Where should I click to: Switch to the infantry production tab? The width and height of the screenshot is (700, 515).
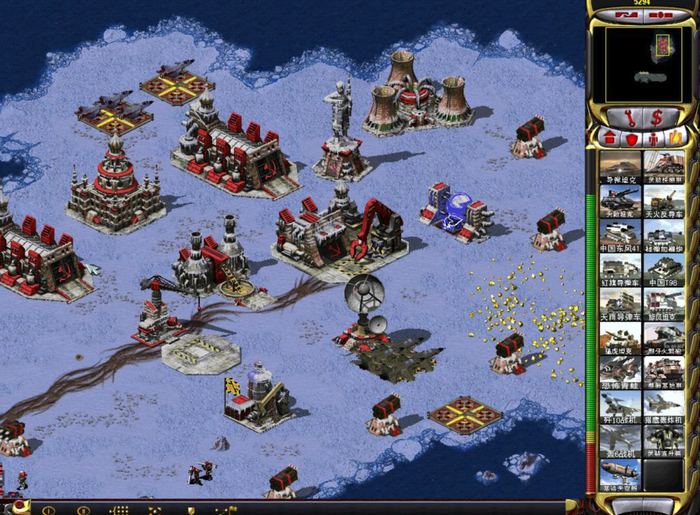click(x=653, y=137)
